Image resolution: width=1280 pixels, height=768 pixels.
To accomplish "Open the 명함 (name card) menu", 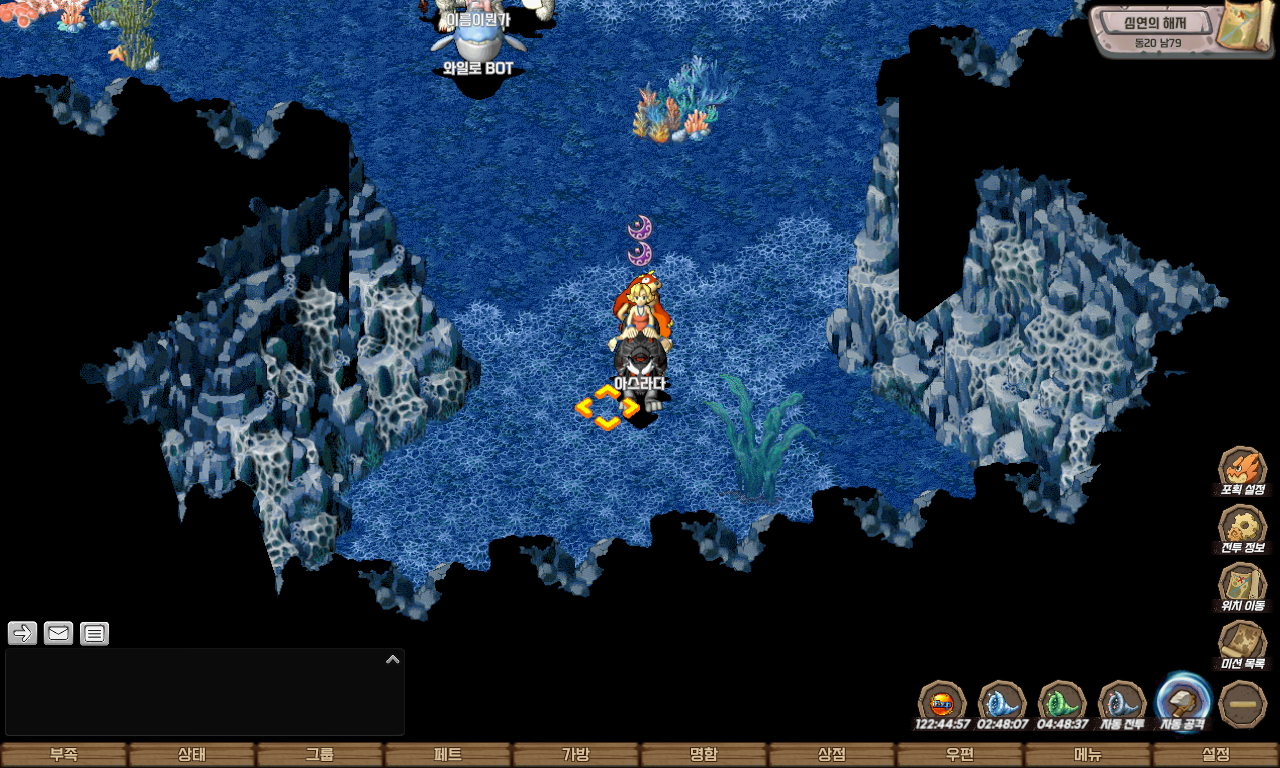I will (704, 755).
